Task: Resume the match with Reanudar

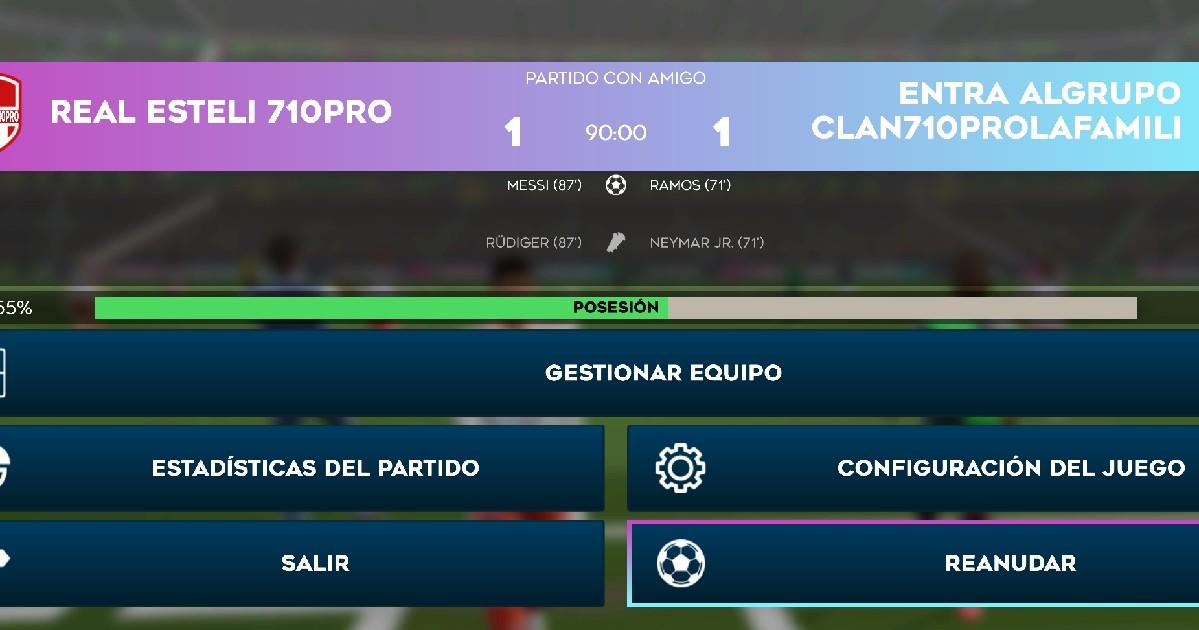Action: point(1010,563)
